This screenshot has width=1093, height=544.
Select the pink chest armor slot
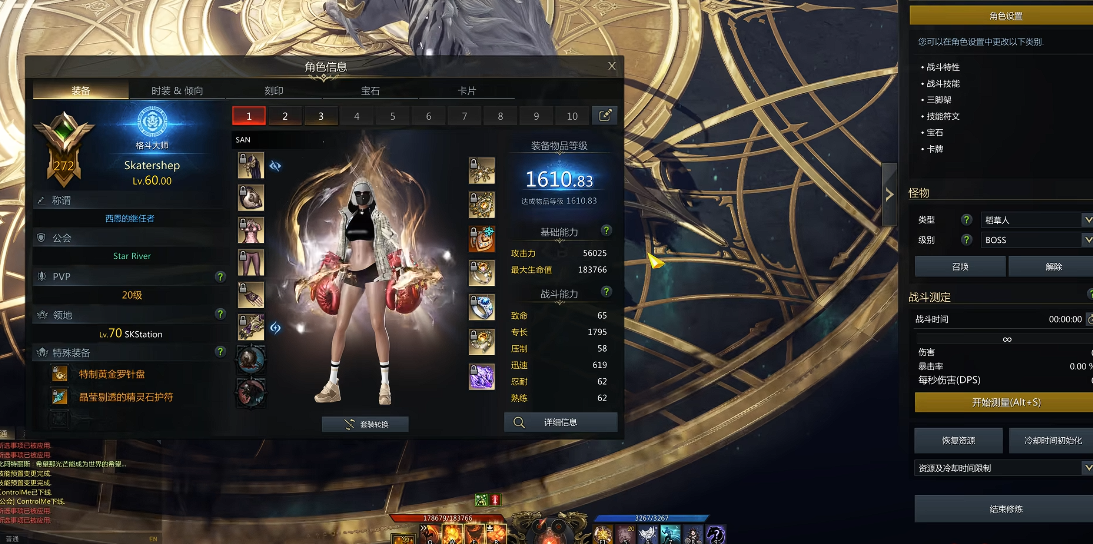[251, 231]
